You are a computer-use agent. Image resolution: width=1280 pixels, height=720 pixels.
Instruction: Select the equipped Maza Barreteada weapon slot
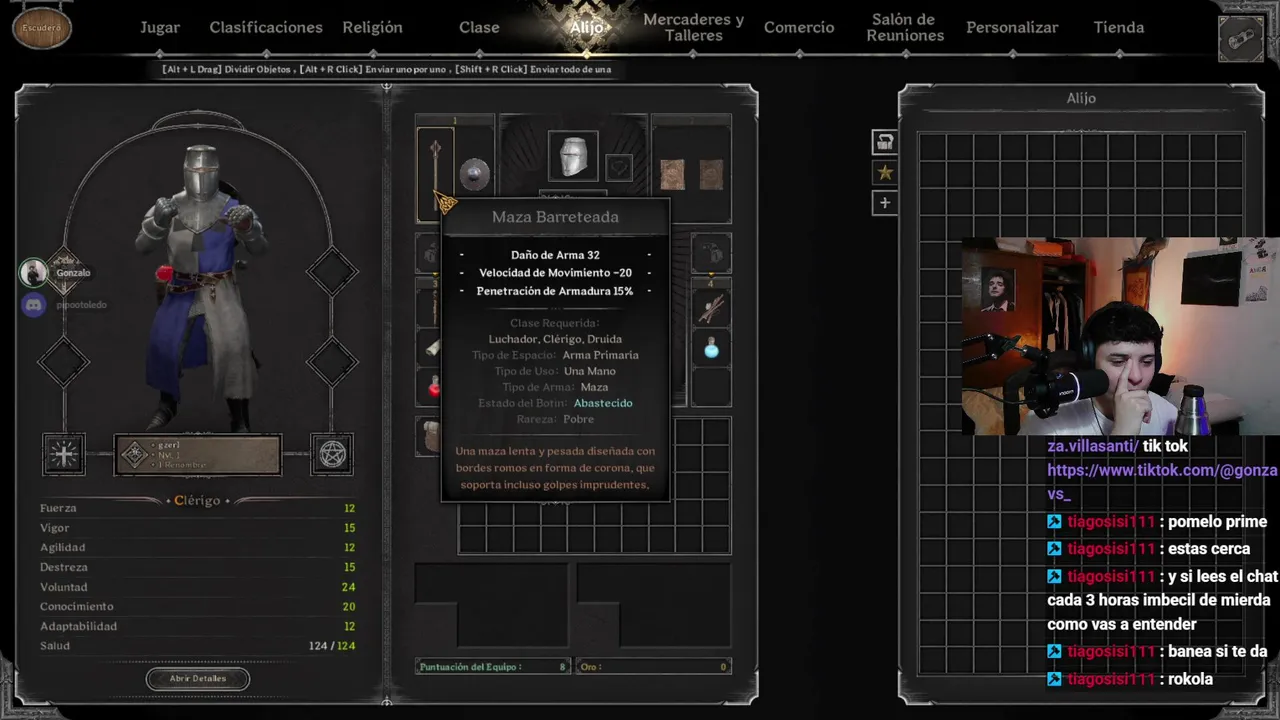tap(435, 170)
